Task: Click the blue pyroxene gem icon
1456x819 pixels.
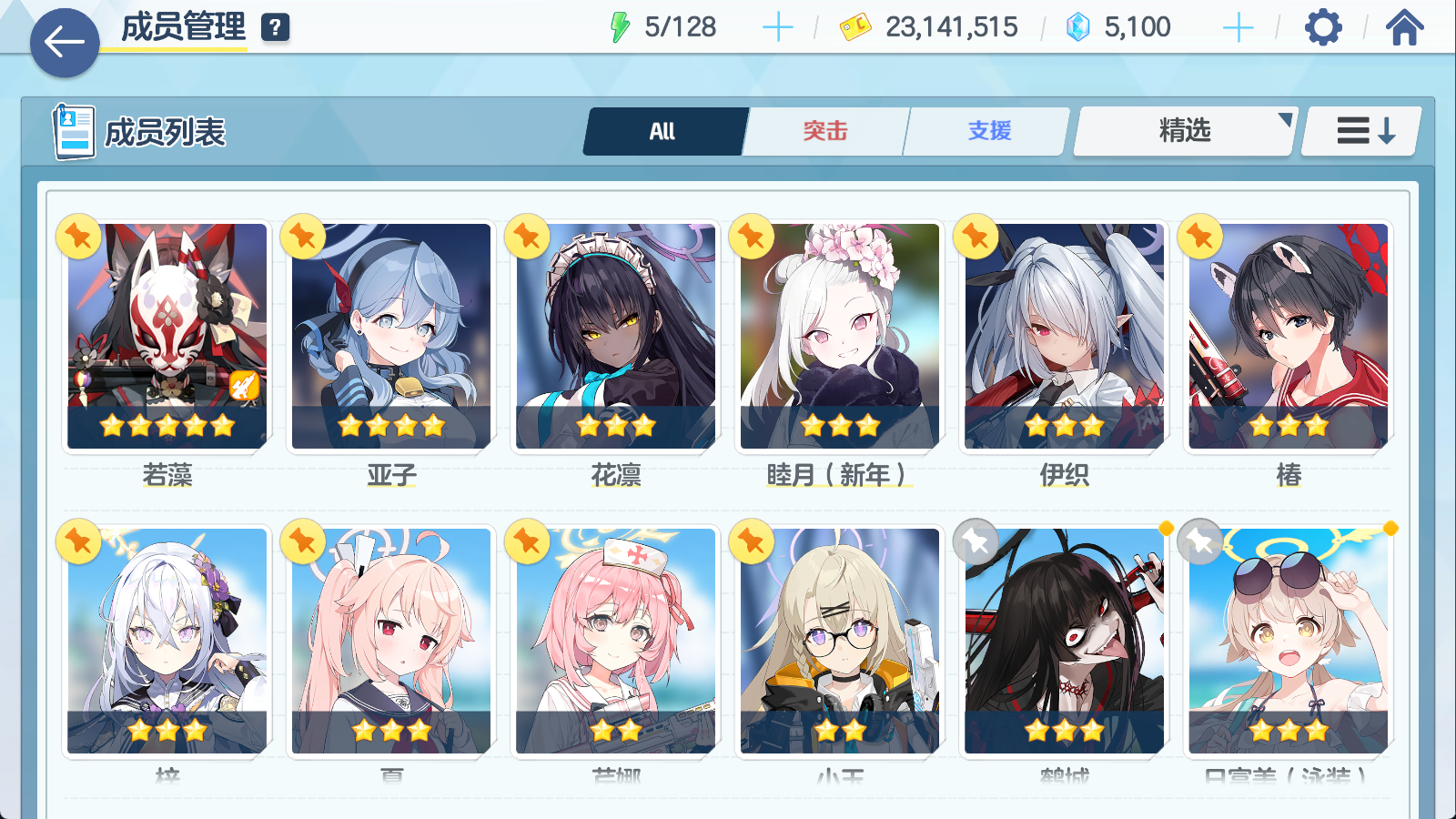Action: click(x=1077, y=26)
